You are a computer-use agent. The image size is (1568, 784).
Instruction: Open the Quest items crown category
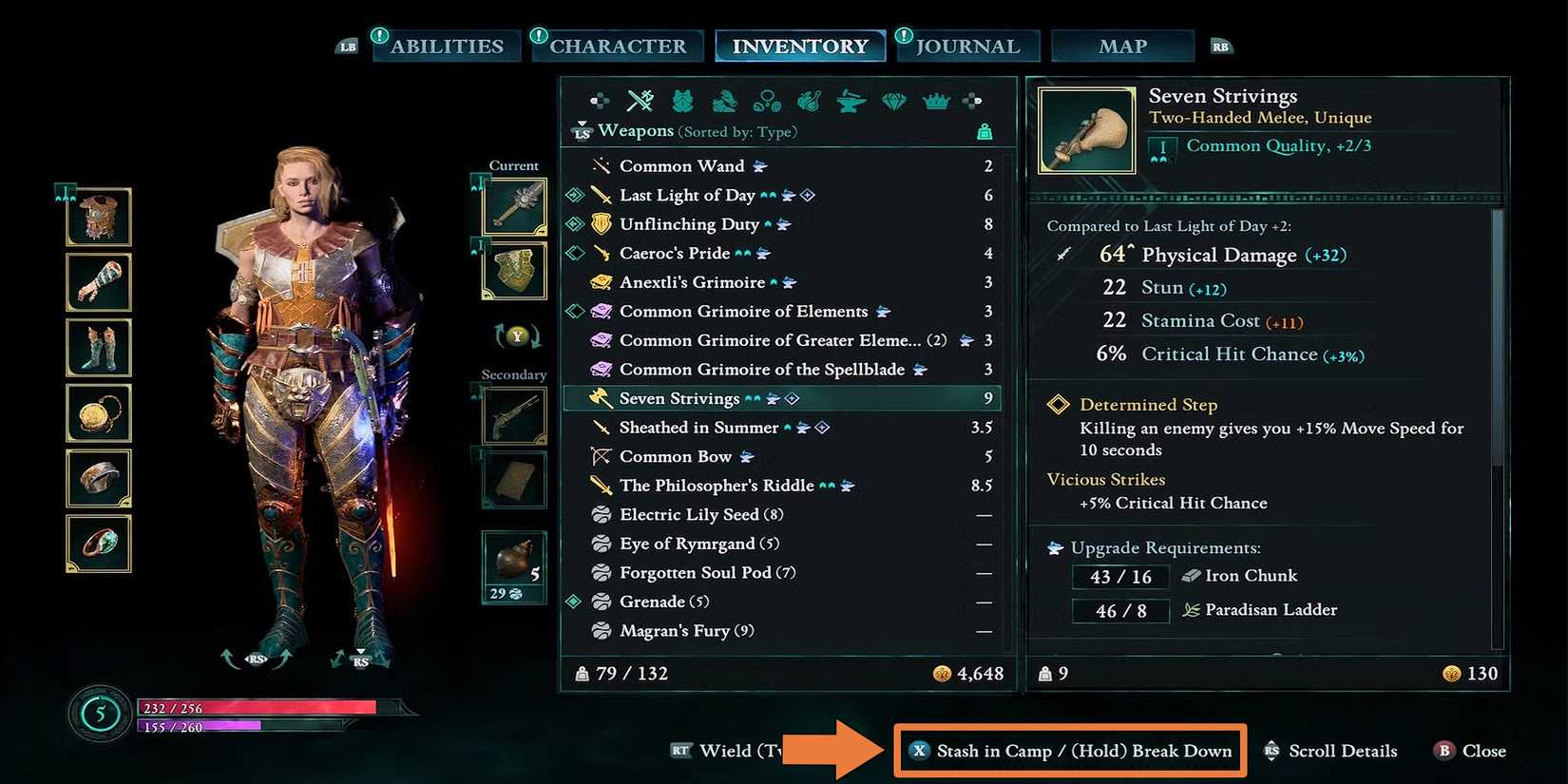tap(936, 100)
